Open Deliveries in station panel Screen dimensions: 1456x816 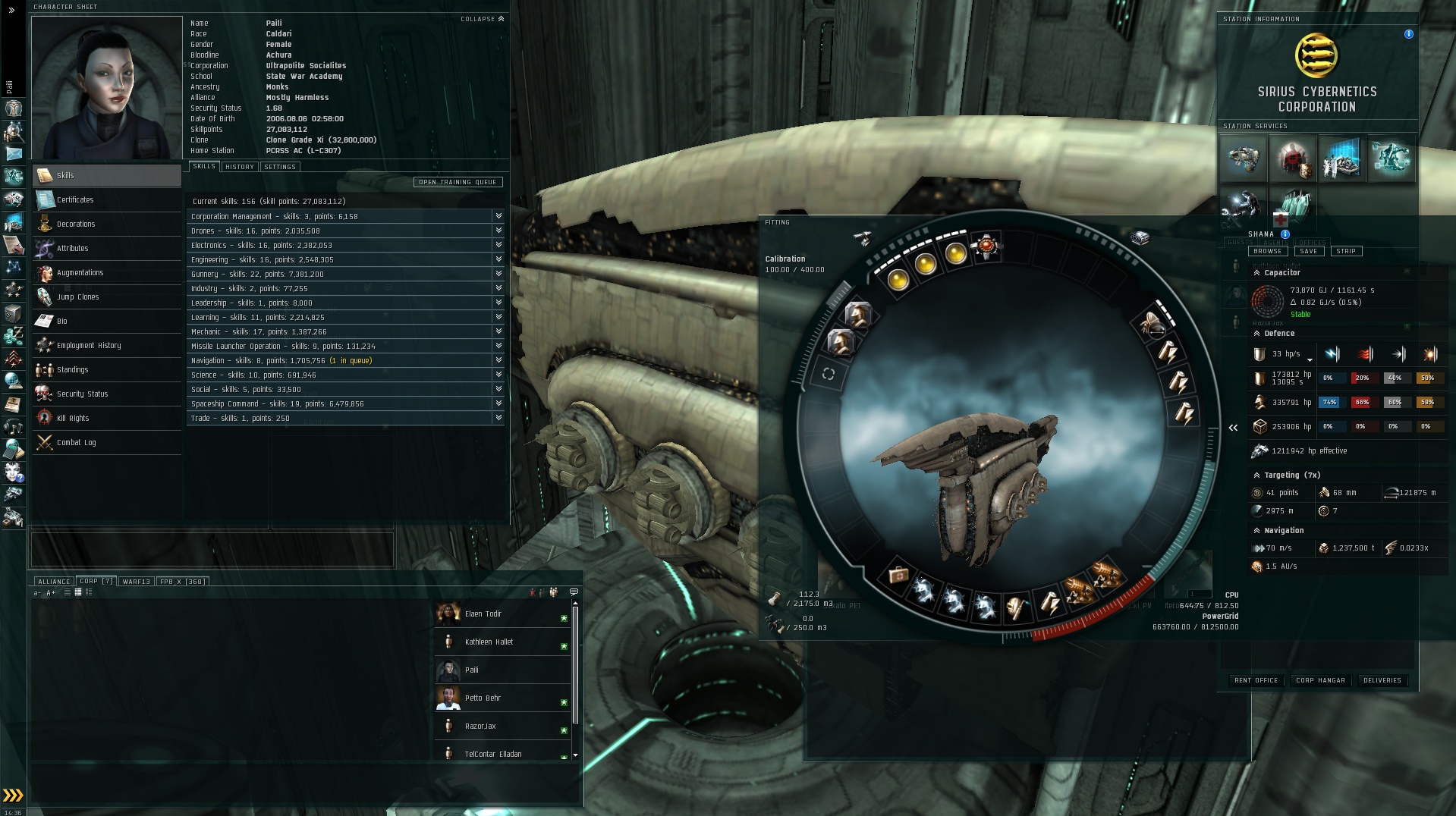pos(1382,680)
